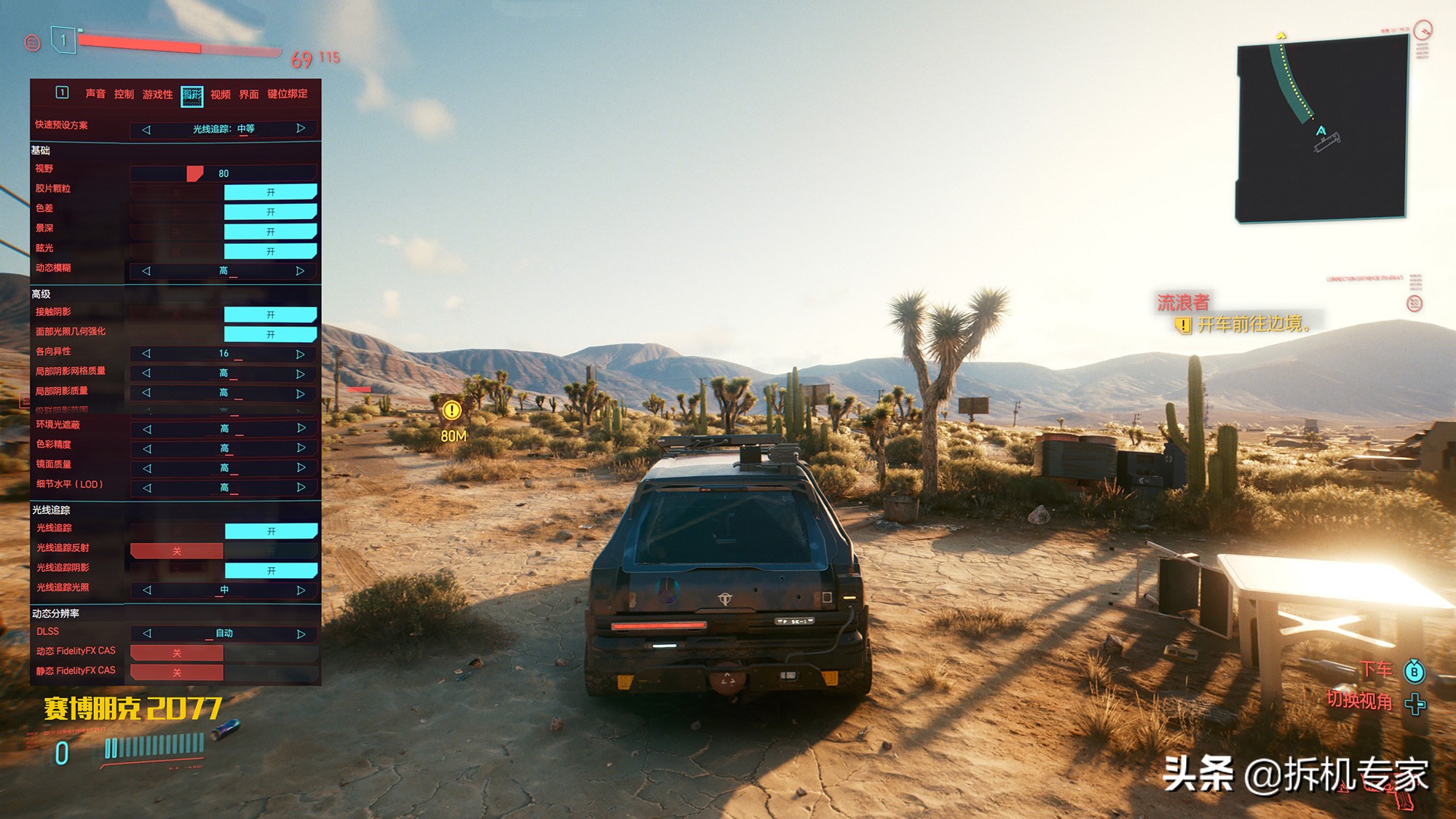Click the minimap in the corner
1456x819 pixels.
pyautogui.click(x=1321, y=130)
